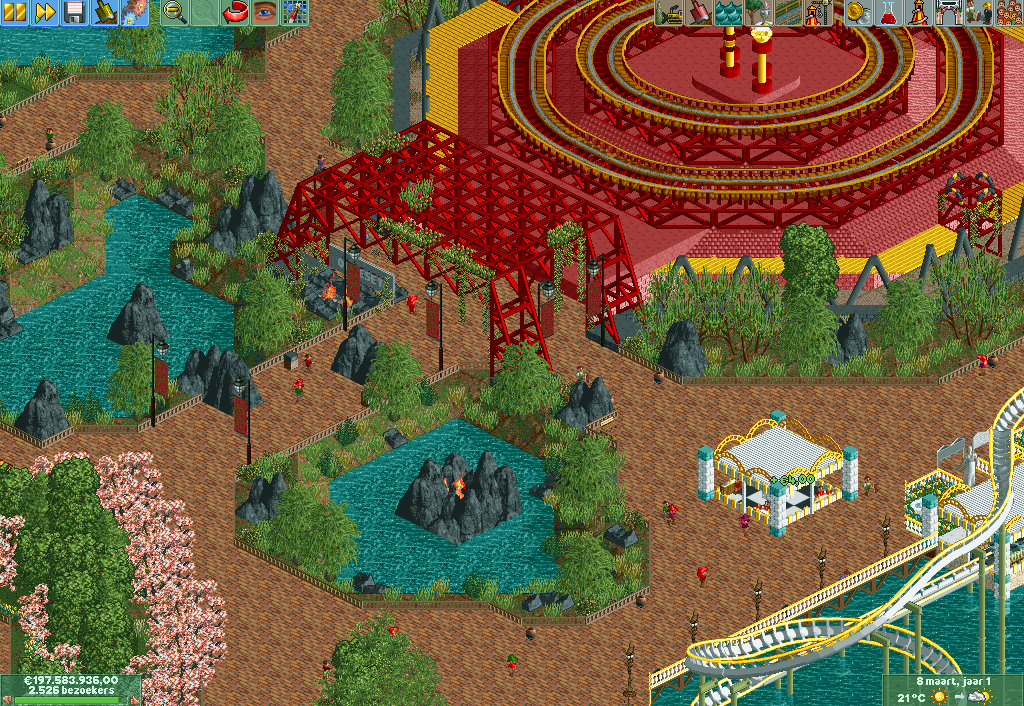The width and height of the screenshot is (1024, 706).
Task: Rotate the view with the red arrow
Action: [236, 12]
